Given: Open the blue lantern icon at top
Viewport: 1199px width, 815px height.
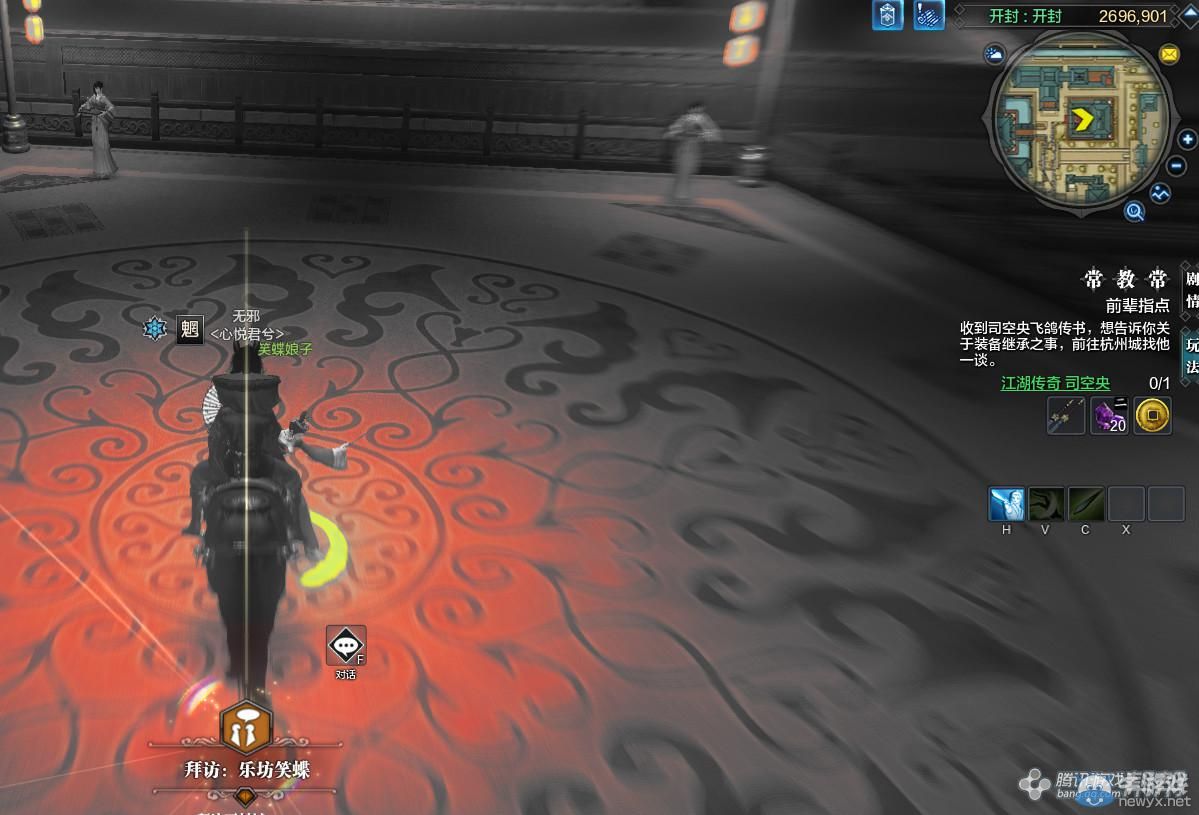Looking at the screenshot, I should (887, 15).
